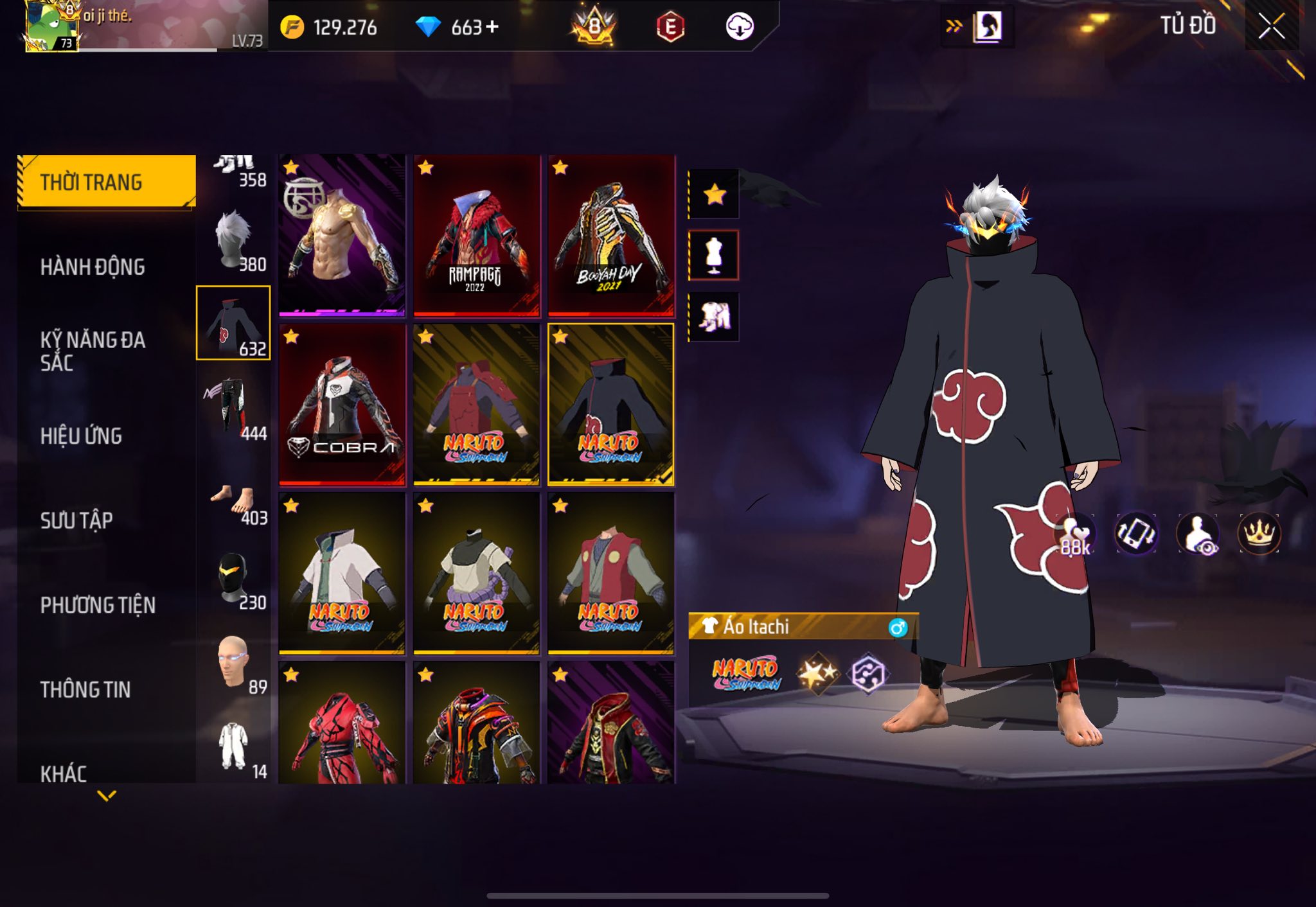Choose the black mask subcategory
Screen dimensions: 1316x907
233,578
